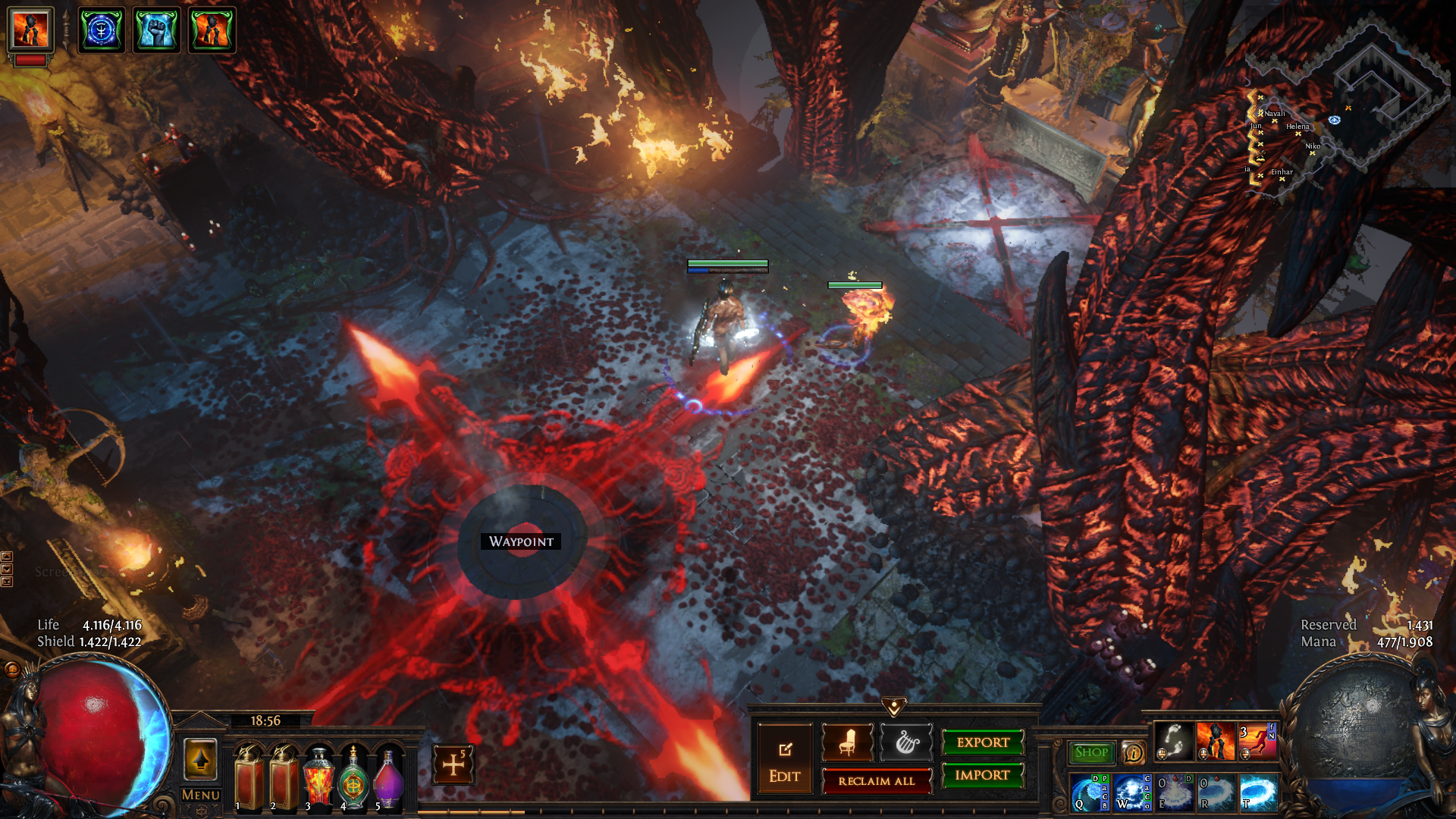Choose Reclaim All decorations

pyautogui.click(x=877, y=781)
